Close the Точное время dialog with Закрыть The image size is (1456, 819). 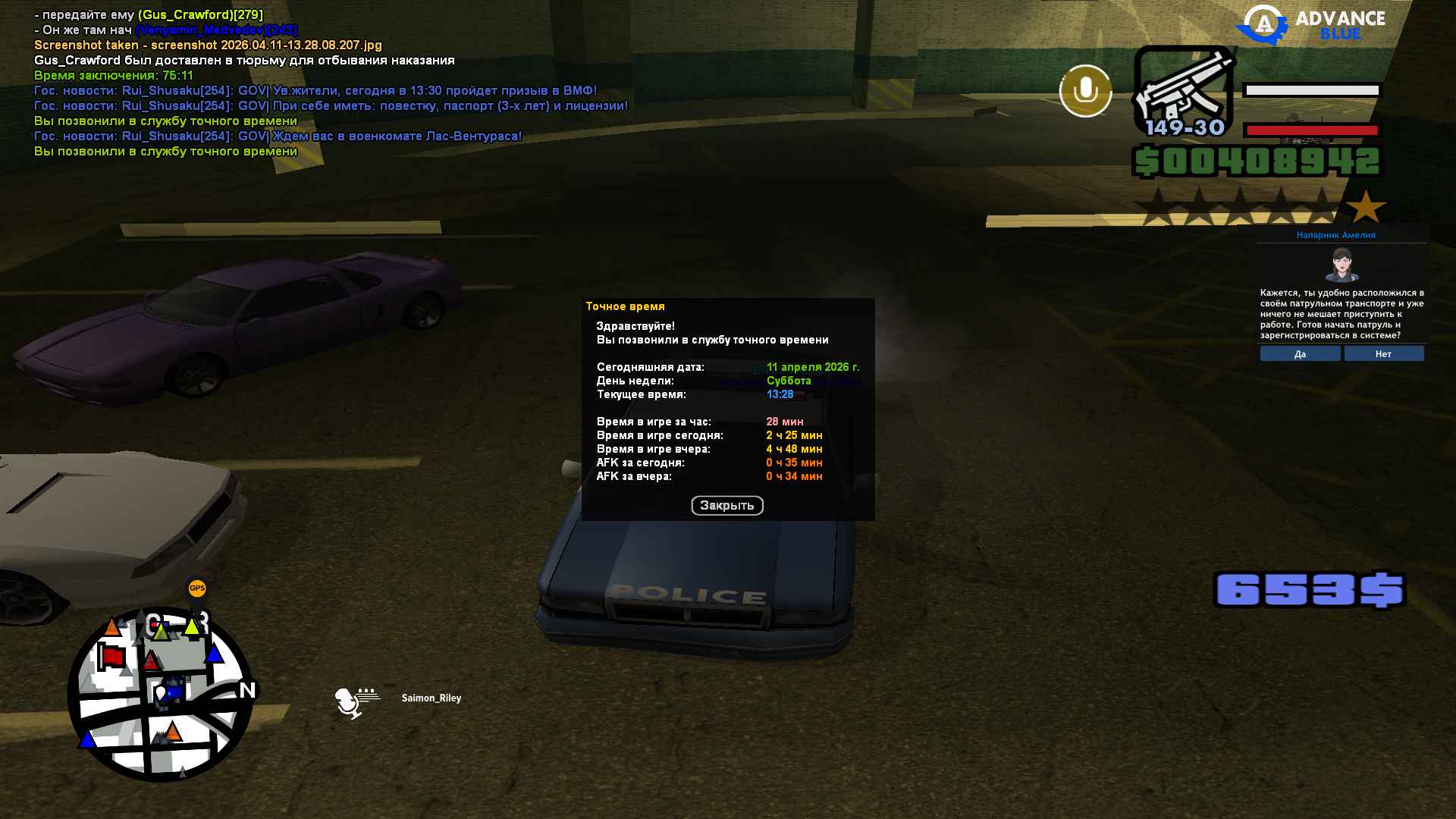[x=726, y=506]
